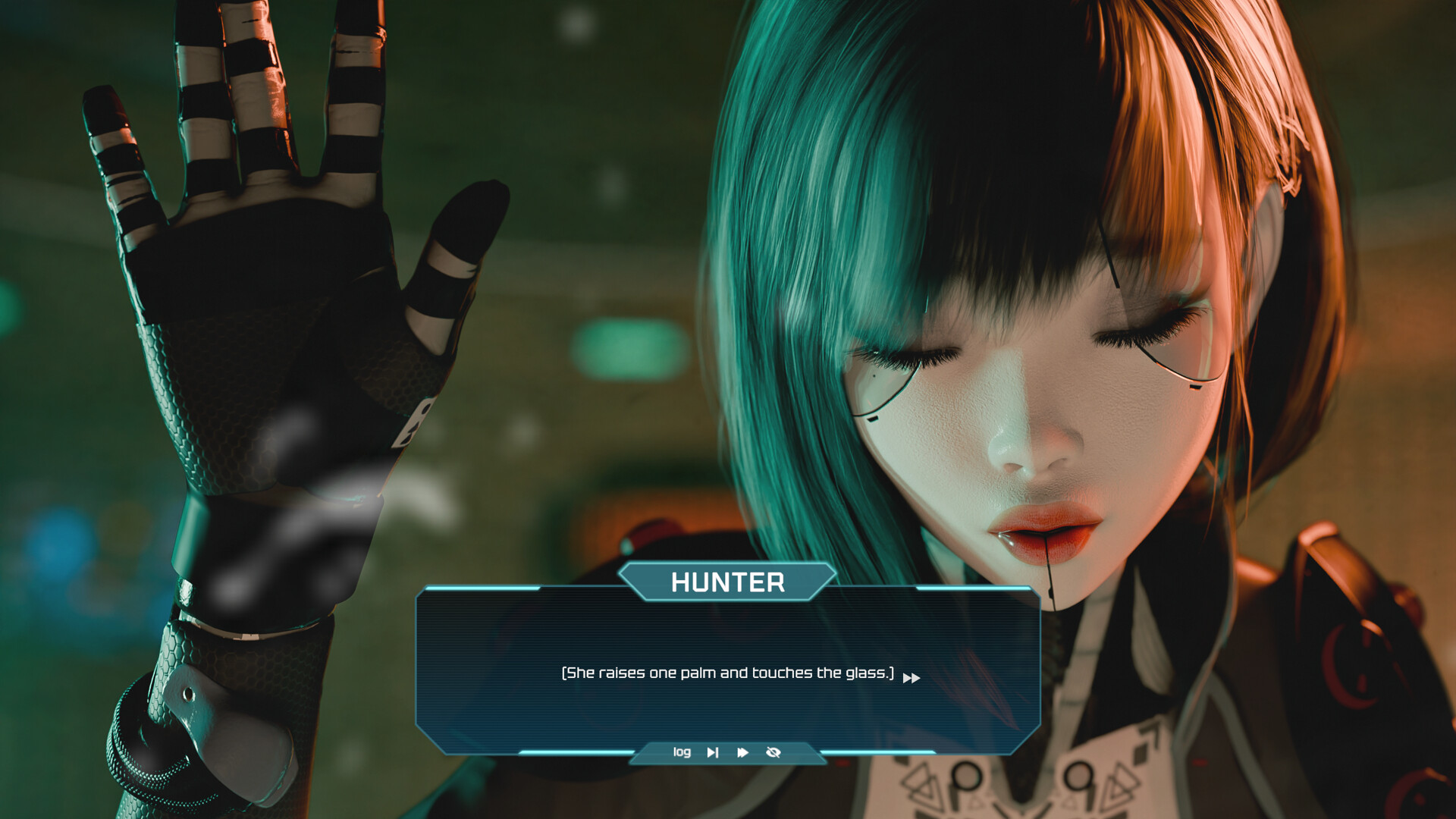Click the dialogue text about touching the glass

(726, 671)
